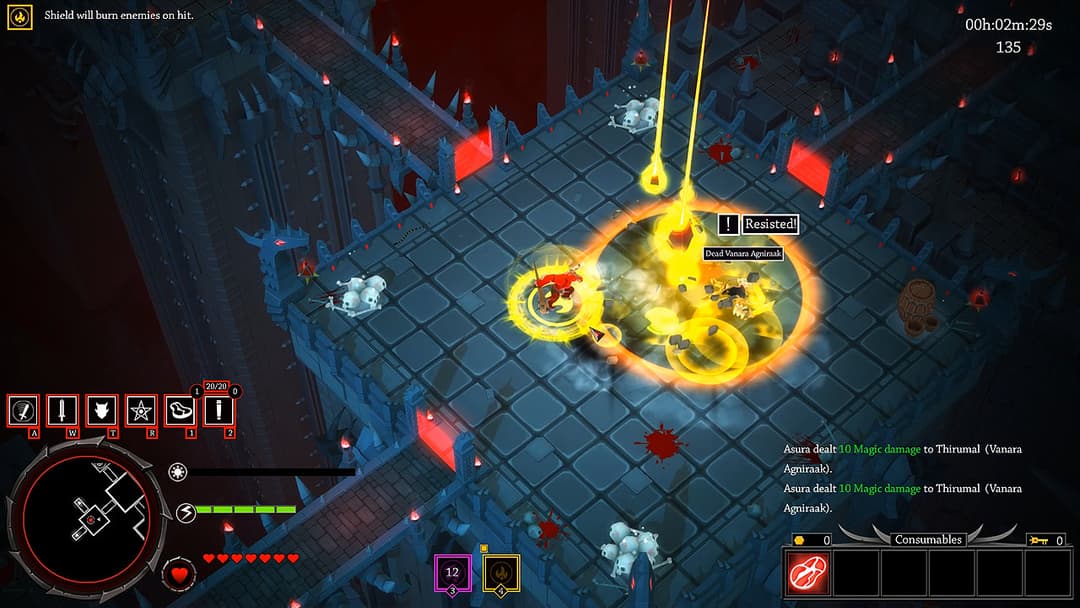Screen dimensions: 1080x608
Task: Select the upright sword weapon slot
Action: [x=62, y=410]
